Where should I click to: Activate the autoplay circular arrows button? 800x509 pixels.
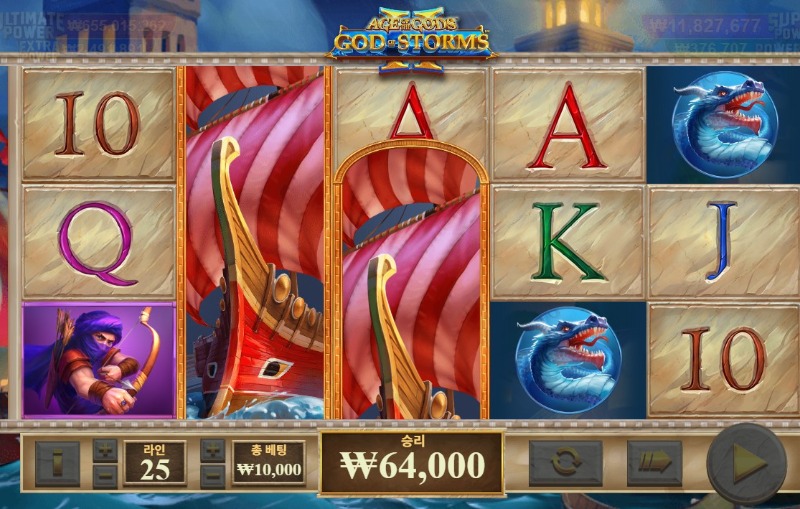565,463
